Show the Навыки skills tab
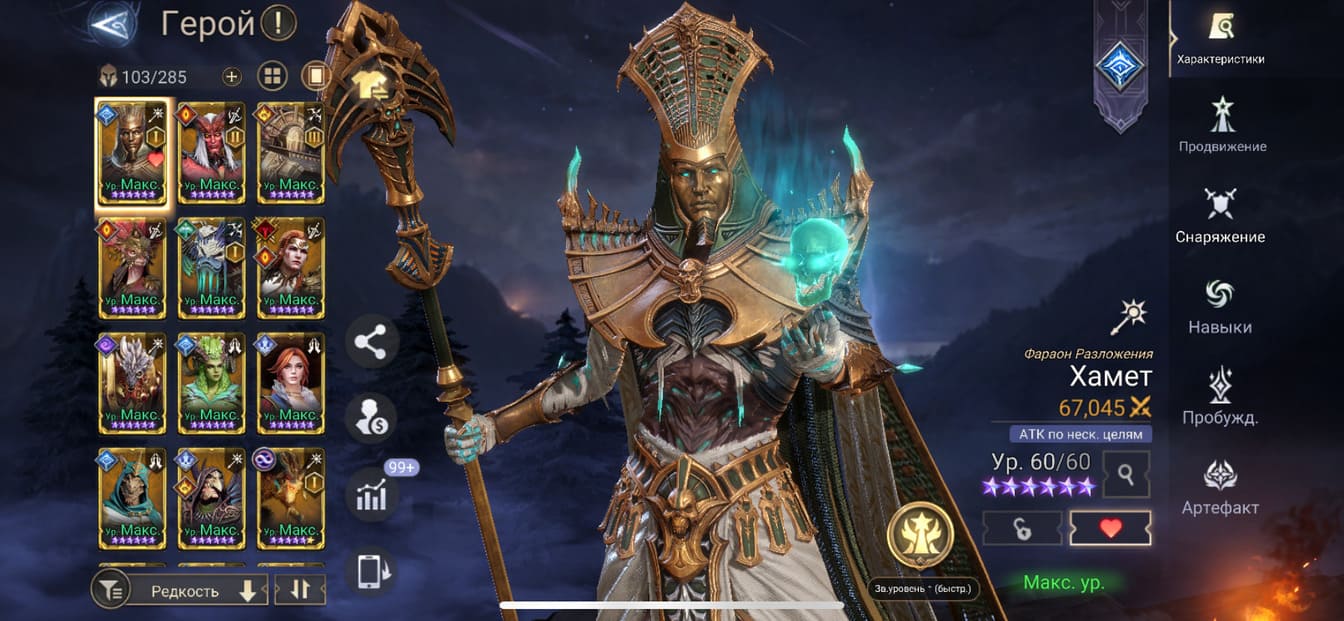 [x=1220, y=304]
